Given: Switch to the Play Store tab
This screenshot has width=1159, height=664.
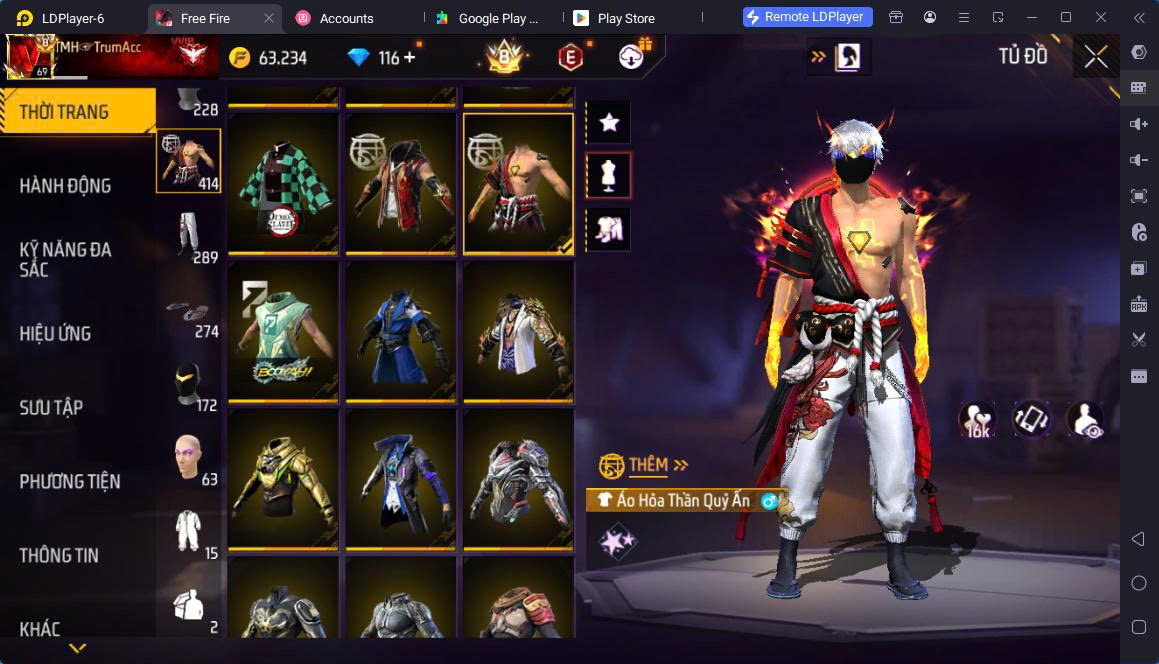Looking at the screenshot, I should (625, 18).
